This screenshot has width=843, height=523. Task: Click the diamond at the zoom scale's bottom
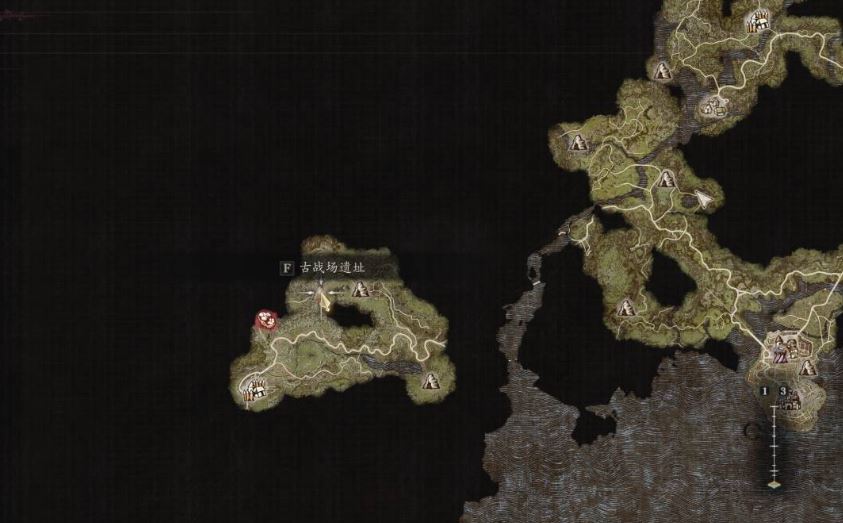point(773,484)
